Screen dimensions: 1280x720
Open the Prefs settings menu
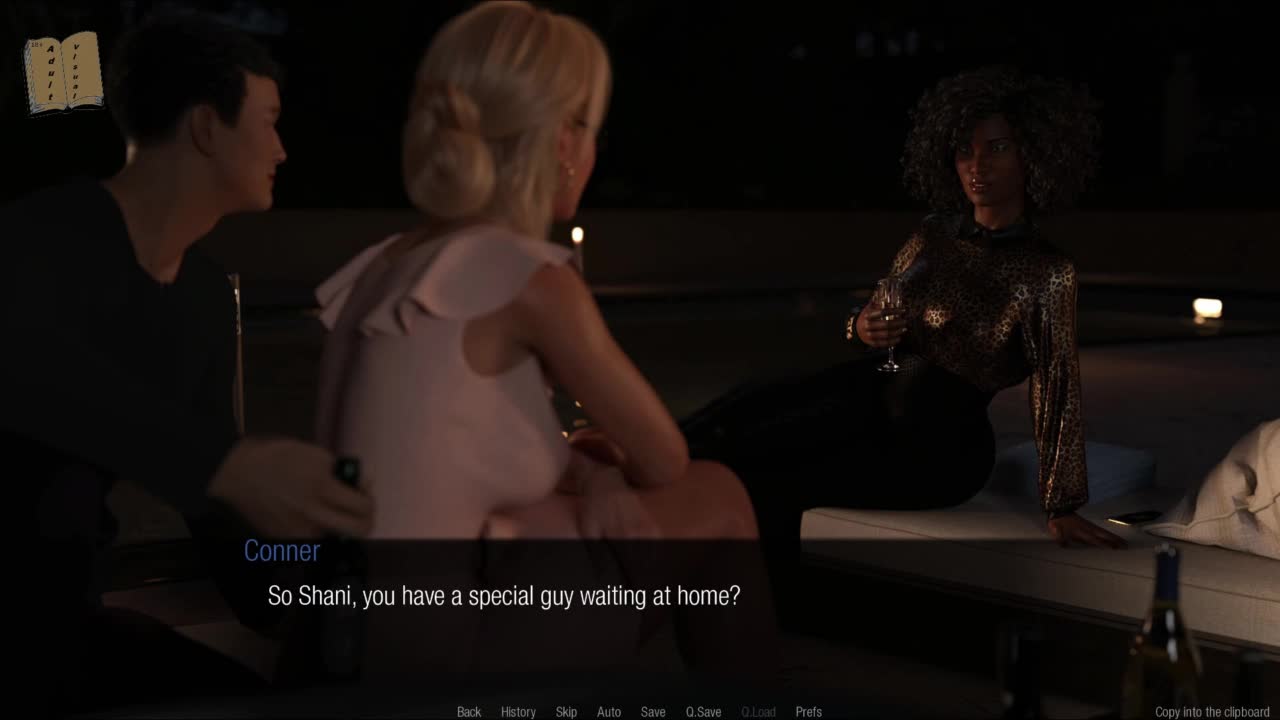coord(808,712)
